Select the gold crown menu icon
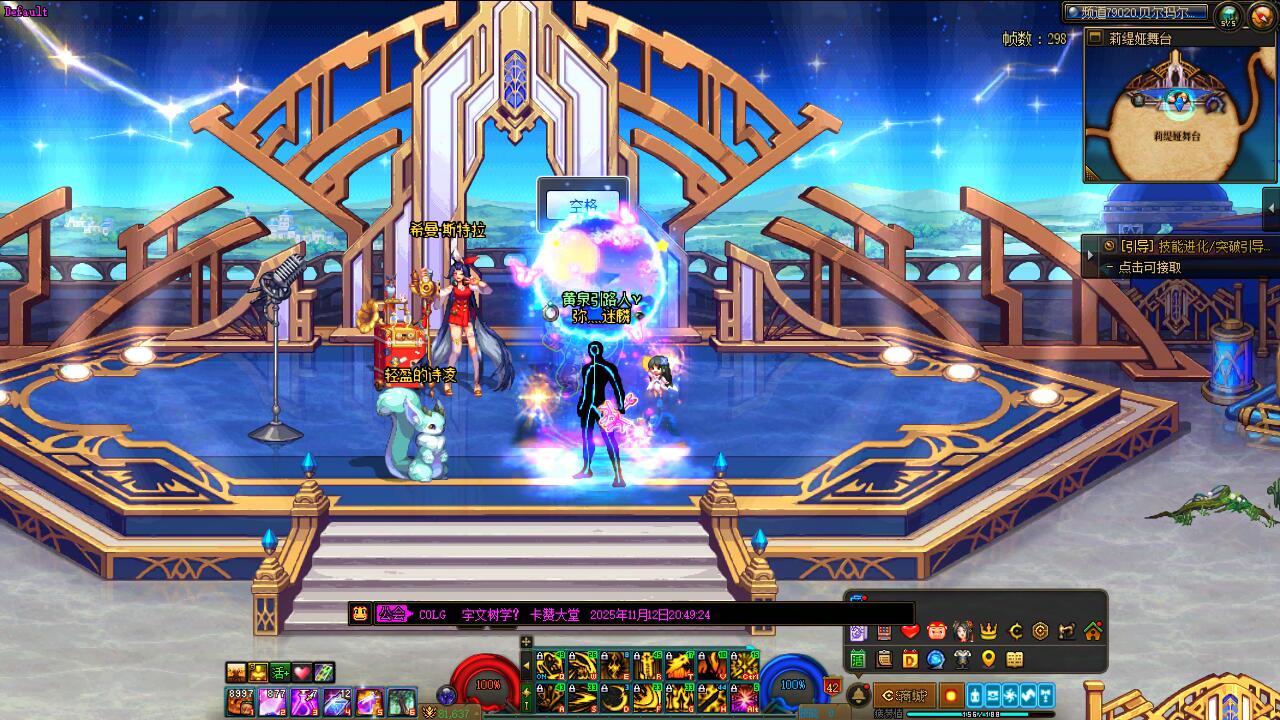The height and width of the screenshot is (720, 1280). (988, 631)
